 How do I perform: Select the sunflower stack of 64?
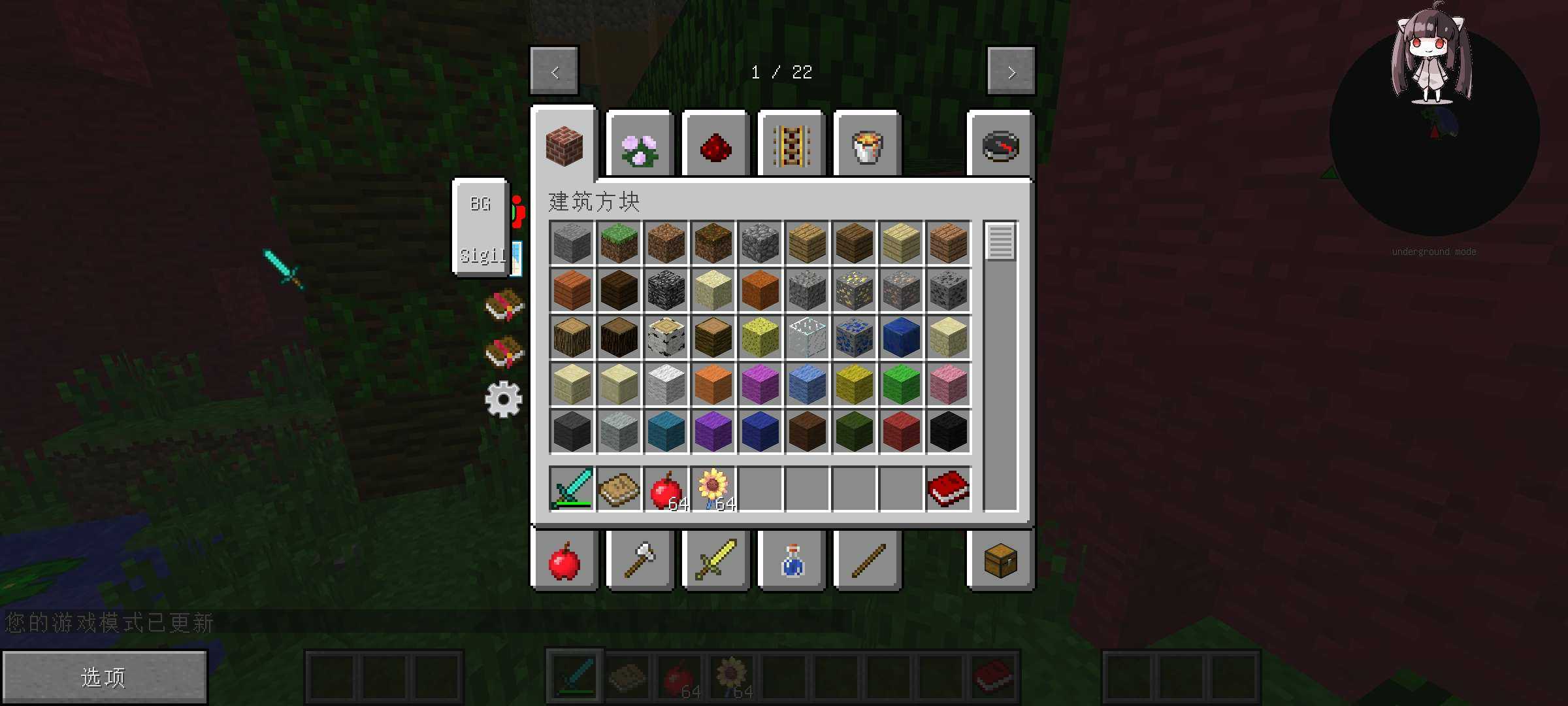coord(713,489)
